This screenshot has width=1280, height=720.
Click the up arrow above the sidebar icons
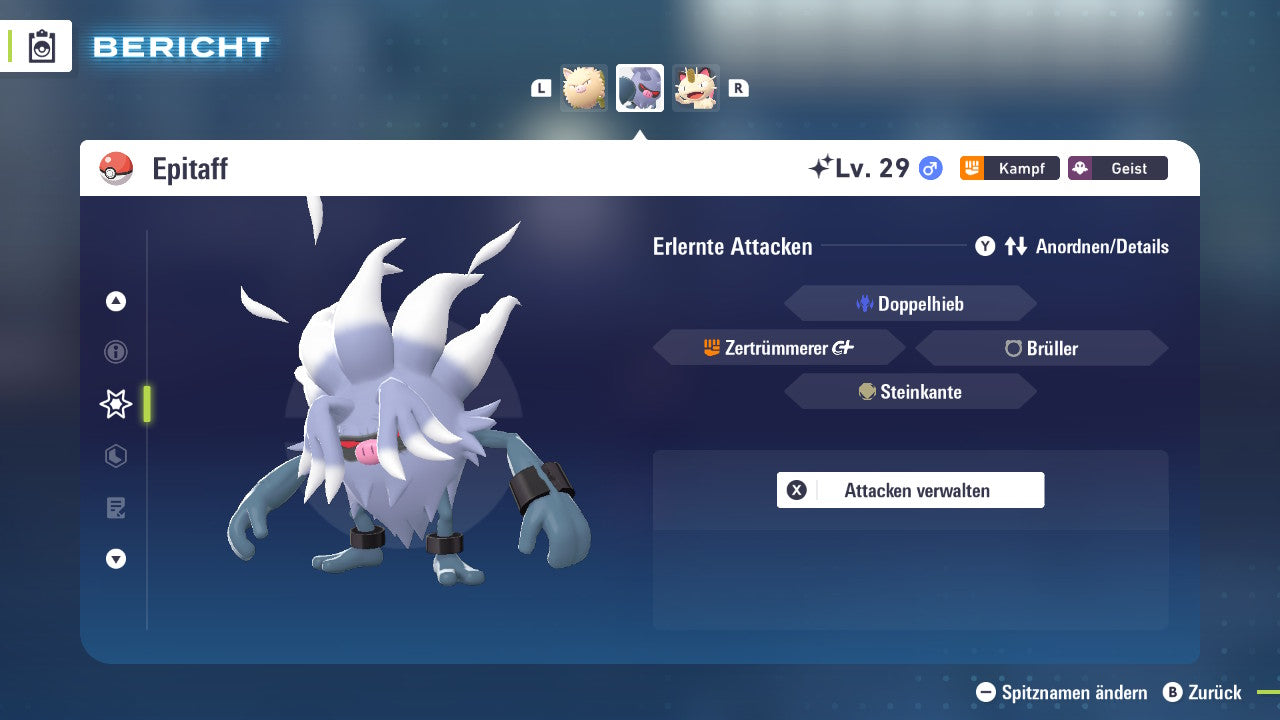[x=115, y=301]
